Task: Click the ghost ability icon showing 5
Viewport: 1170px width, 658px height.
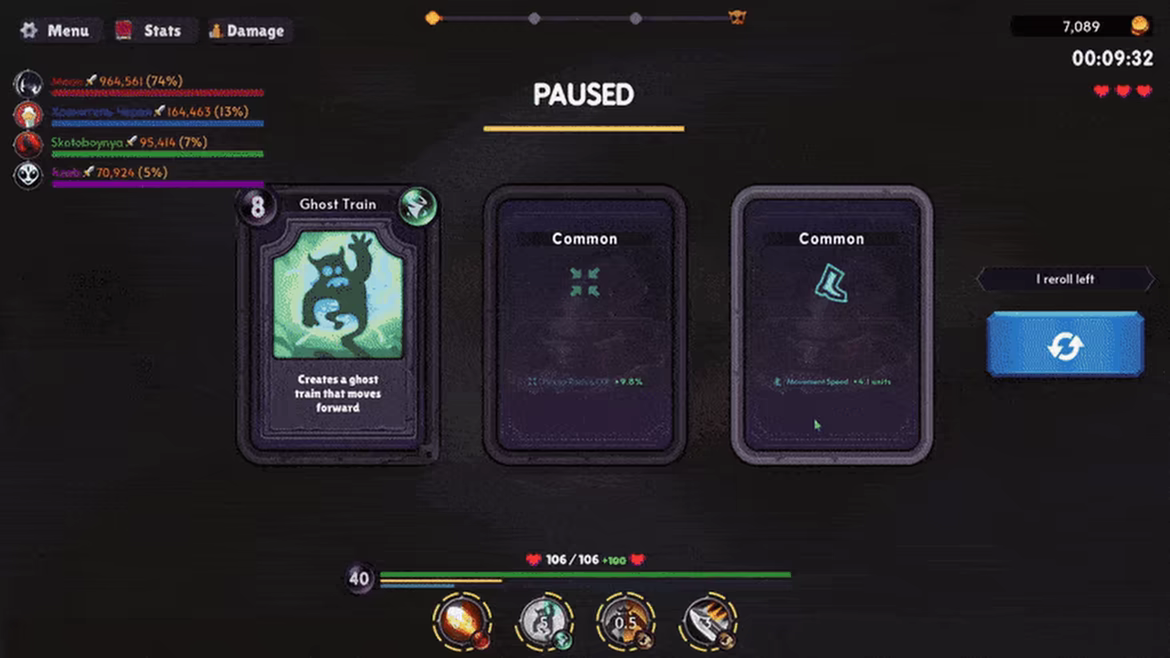Action: point(545,621)
